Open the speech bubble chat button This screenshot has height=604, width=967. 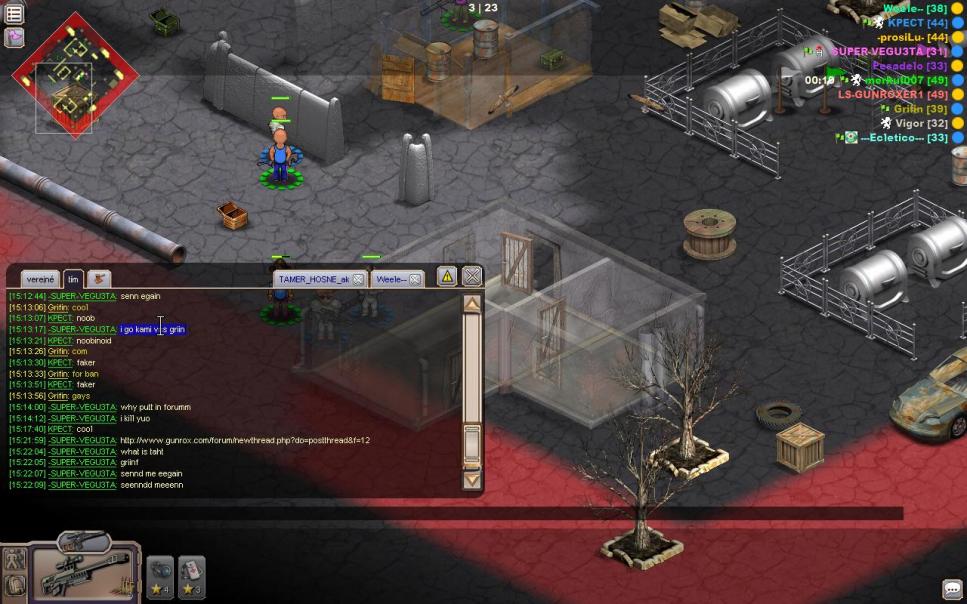point(952,590)
